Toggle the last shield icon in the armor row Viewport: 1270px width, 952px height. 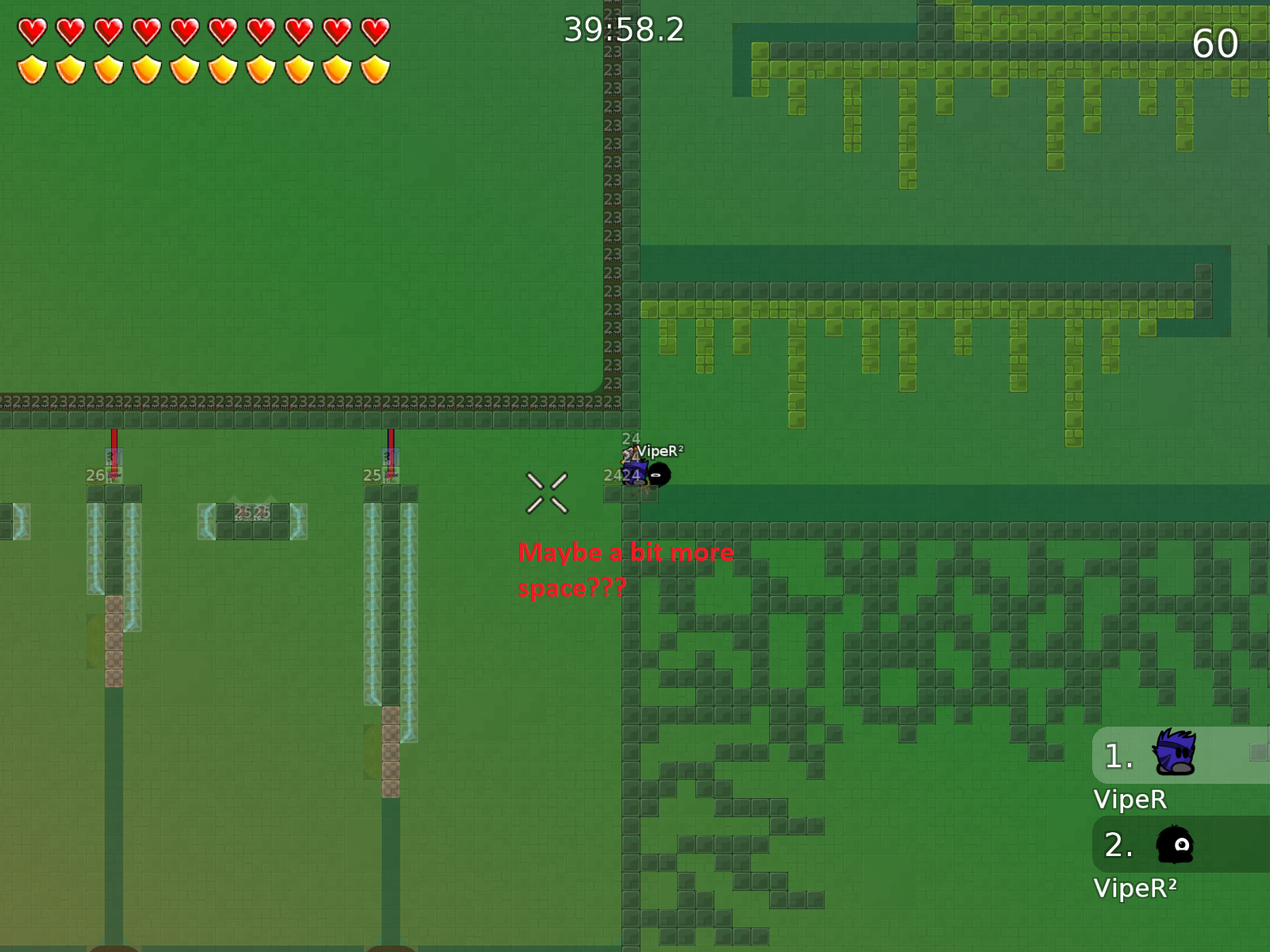click(x=376, y=70)
